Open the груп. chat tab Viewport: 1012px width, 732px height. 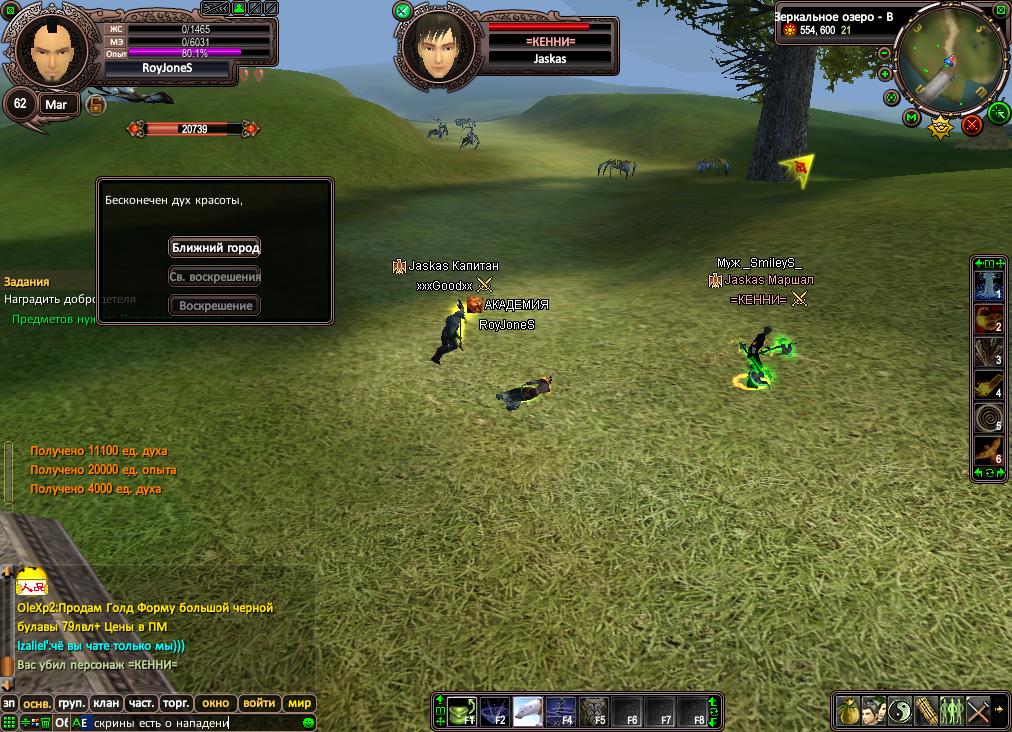click(71, 703)
